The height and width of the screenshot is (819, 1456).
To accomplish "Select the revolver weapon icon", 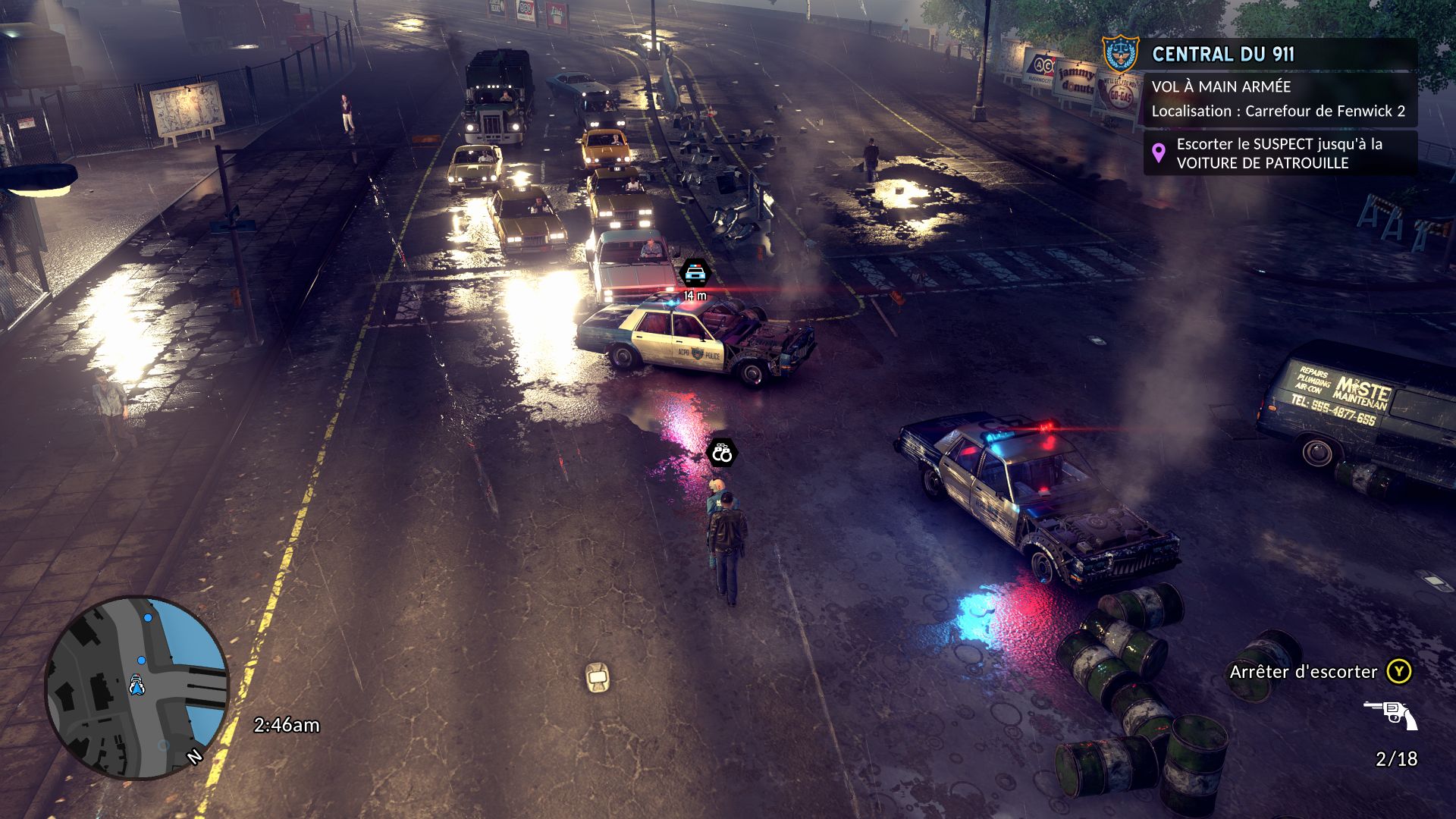I will click(x=1391, y=714).
